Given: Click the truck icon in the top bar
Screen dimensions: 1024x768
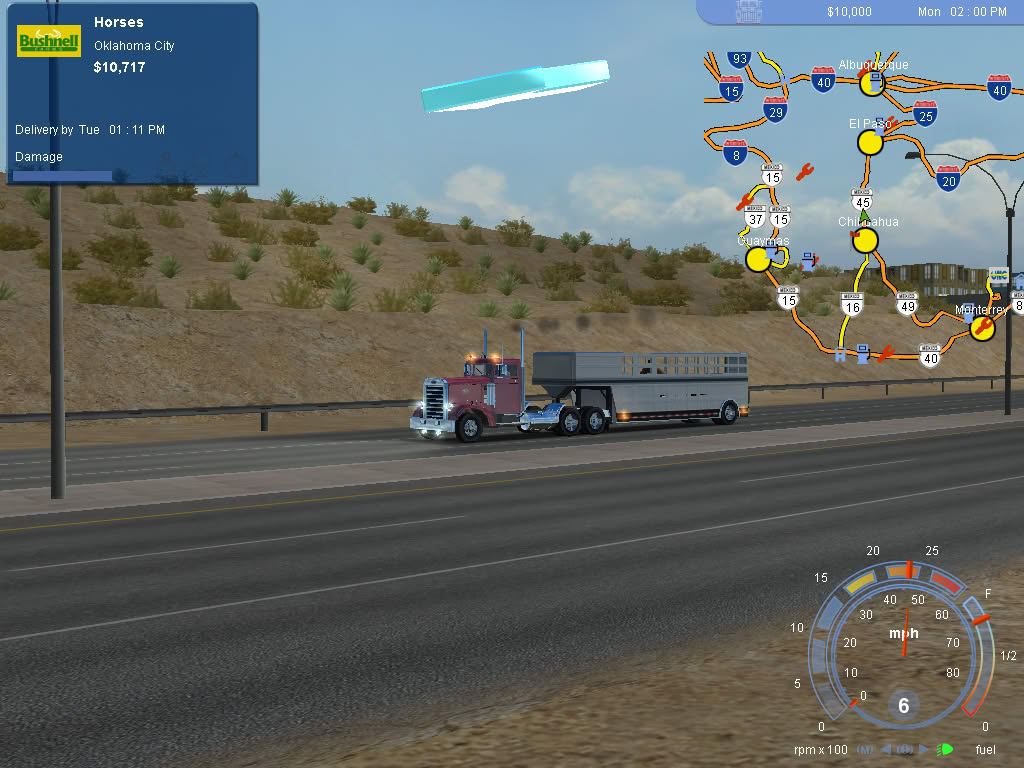Looking at the screenshot, I should click(x=749, y=11).
